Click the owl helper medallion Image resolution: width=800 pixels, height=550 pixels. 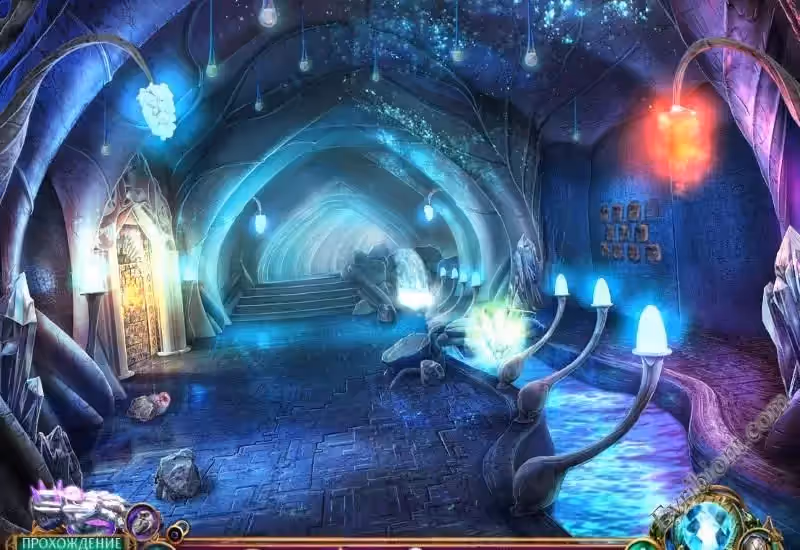click(143, 519)
